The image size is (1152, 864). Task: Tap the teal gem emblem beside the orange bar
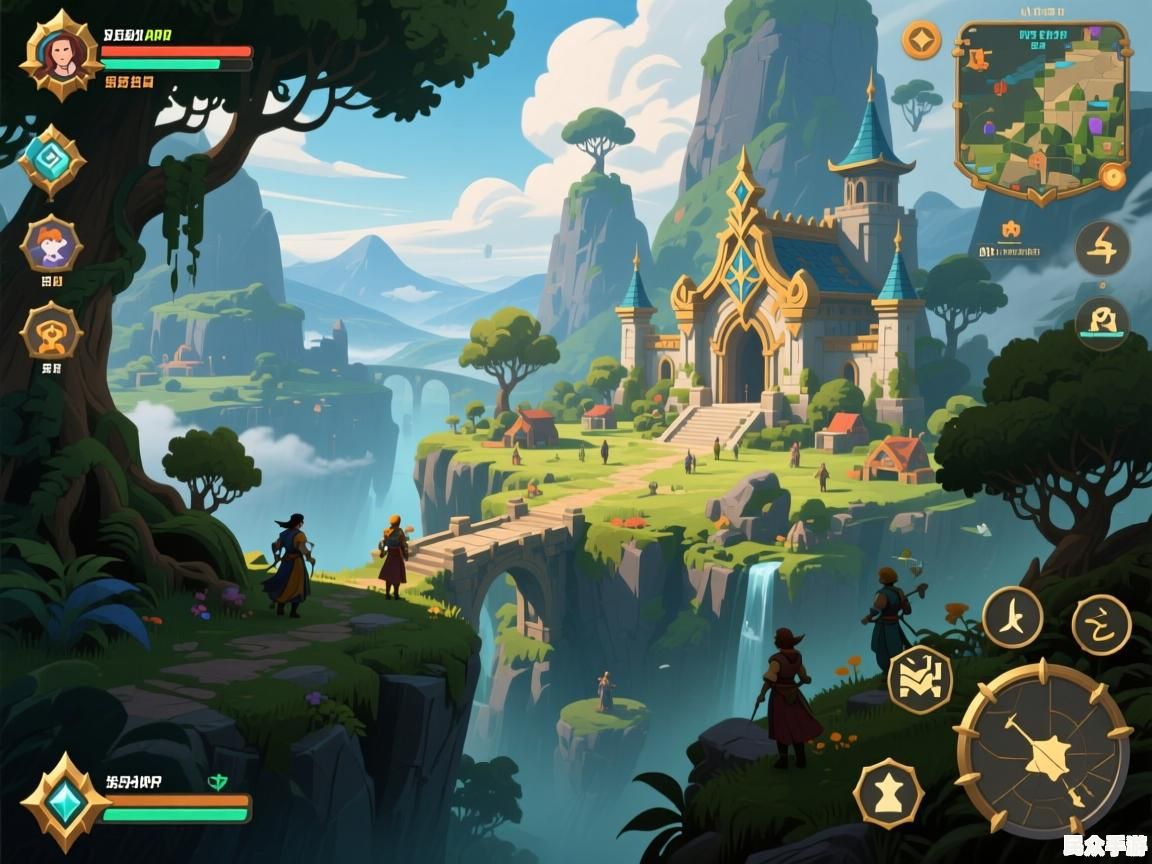point(66,802)
